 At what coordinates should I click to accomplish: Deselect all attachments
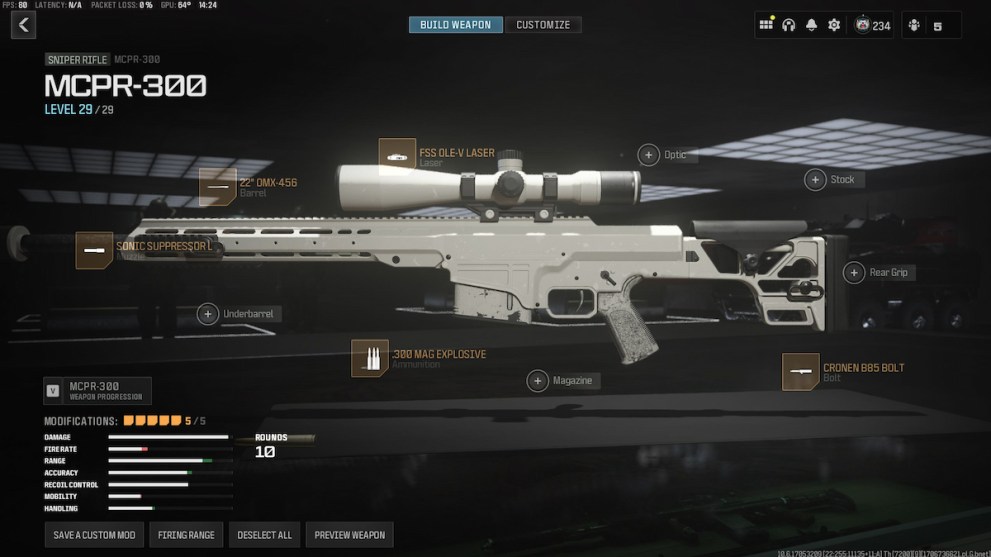tap(264, 535)
